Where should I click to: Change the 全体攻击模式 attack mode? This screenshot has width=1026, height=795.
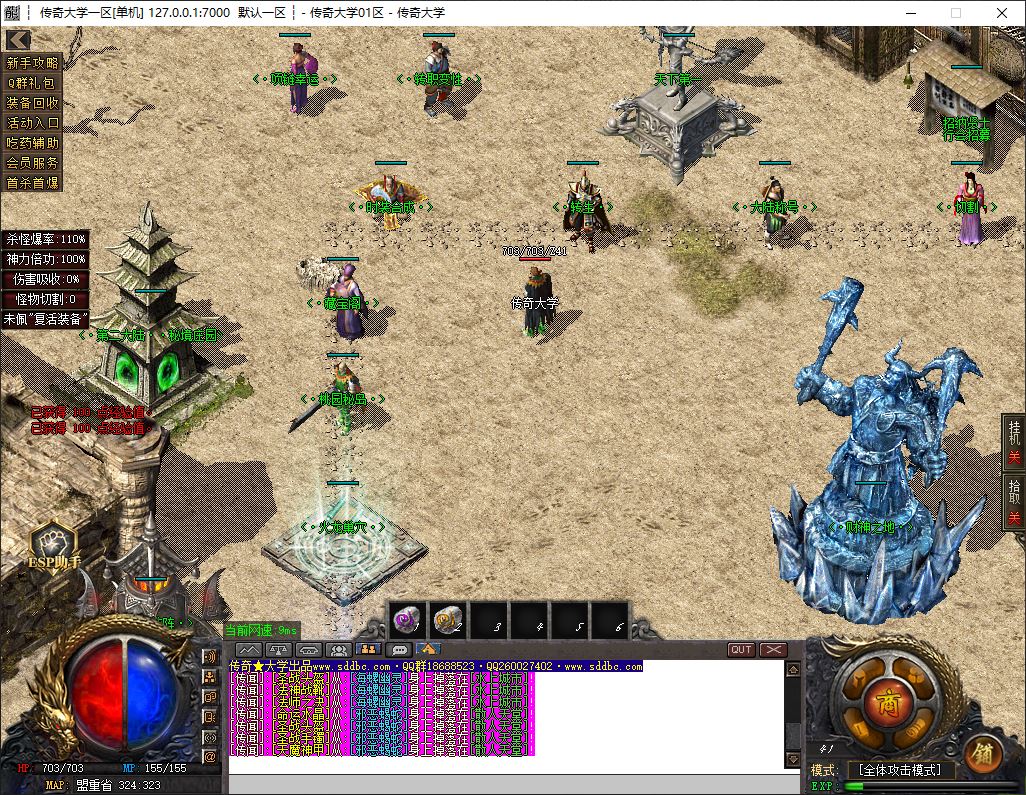tap(900, 770)
